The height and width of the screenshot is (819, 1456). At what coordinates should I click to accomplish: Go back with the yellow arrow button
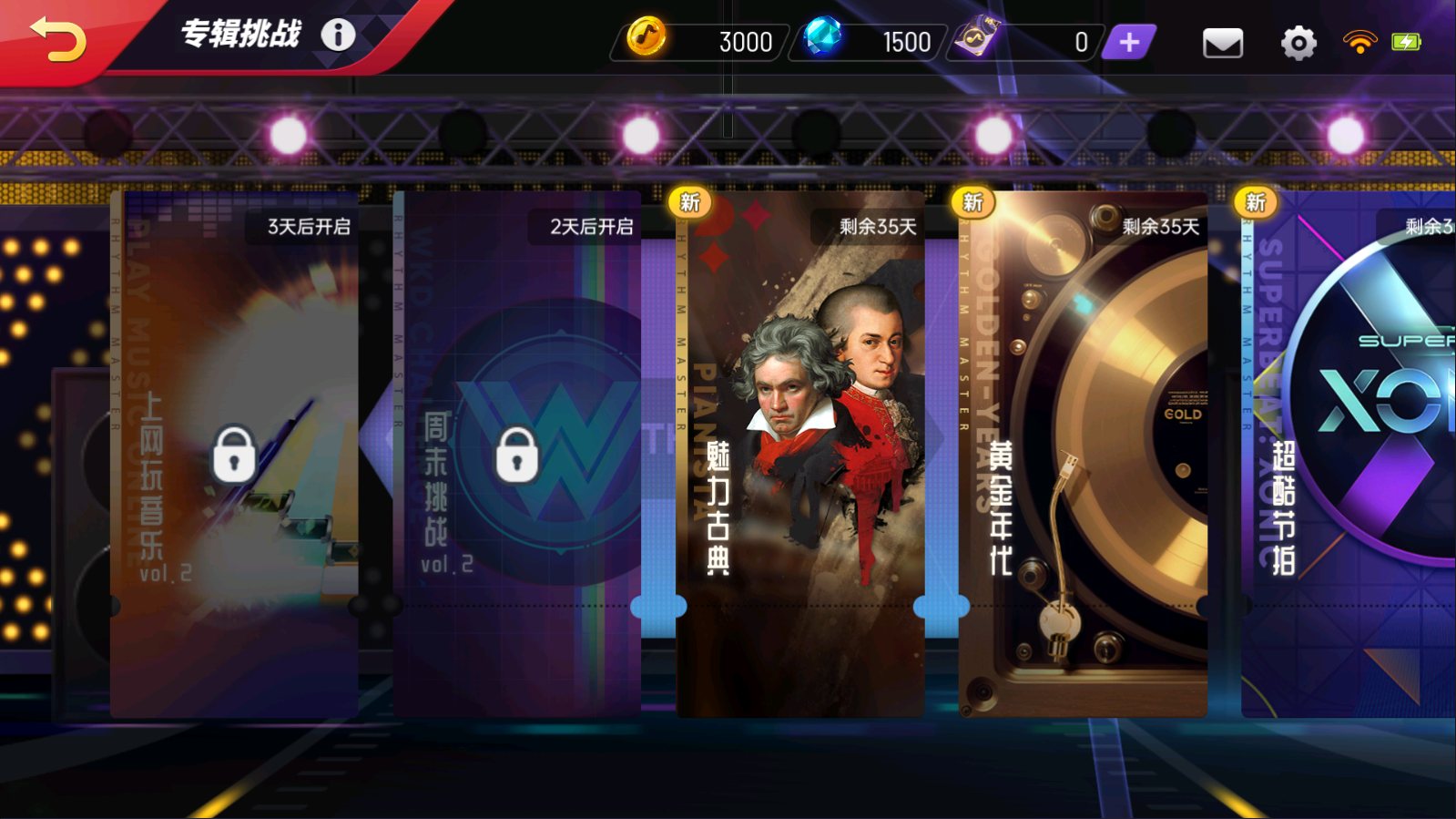[58, 40]
